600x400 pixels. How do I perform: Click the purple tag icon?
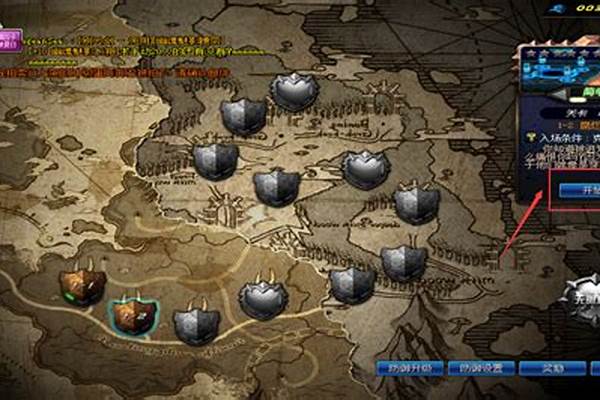point(10,40)
